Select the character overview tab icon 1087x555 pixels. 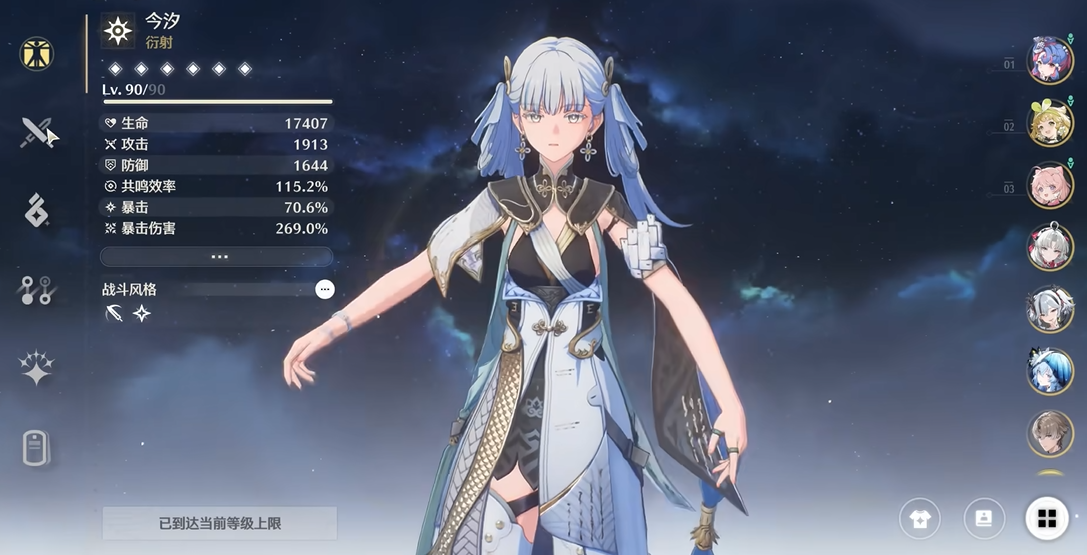[x=37, y=53]
